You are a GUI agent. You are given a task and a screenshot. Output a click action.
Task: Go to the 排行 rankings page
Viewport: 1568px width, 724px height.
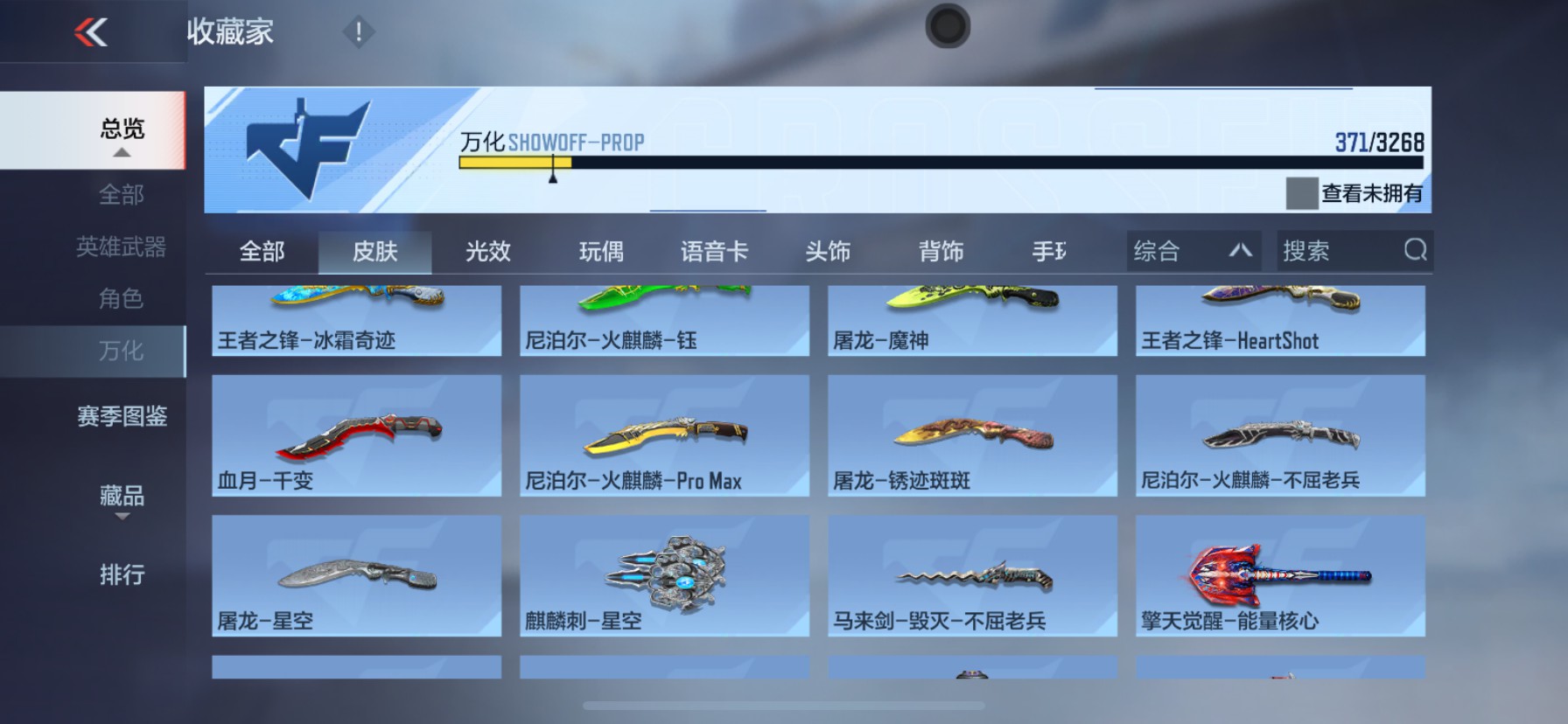[121, 575]
